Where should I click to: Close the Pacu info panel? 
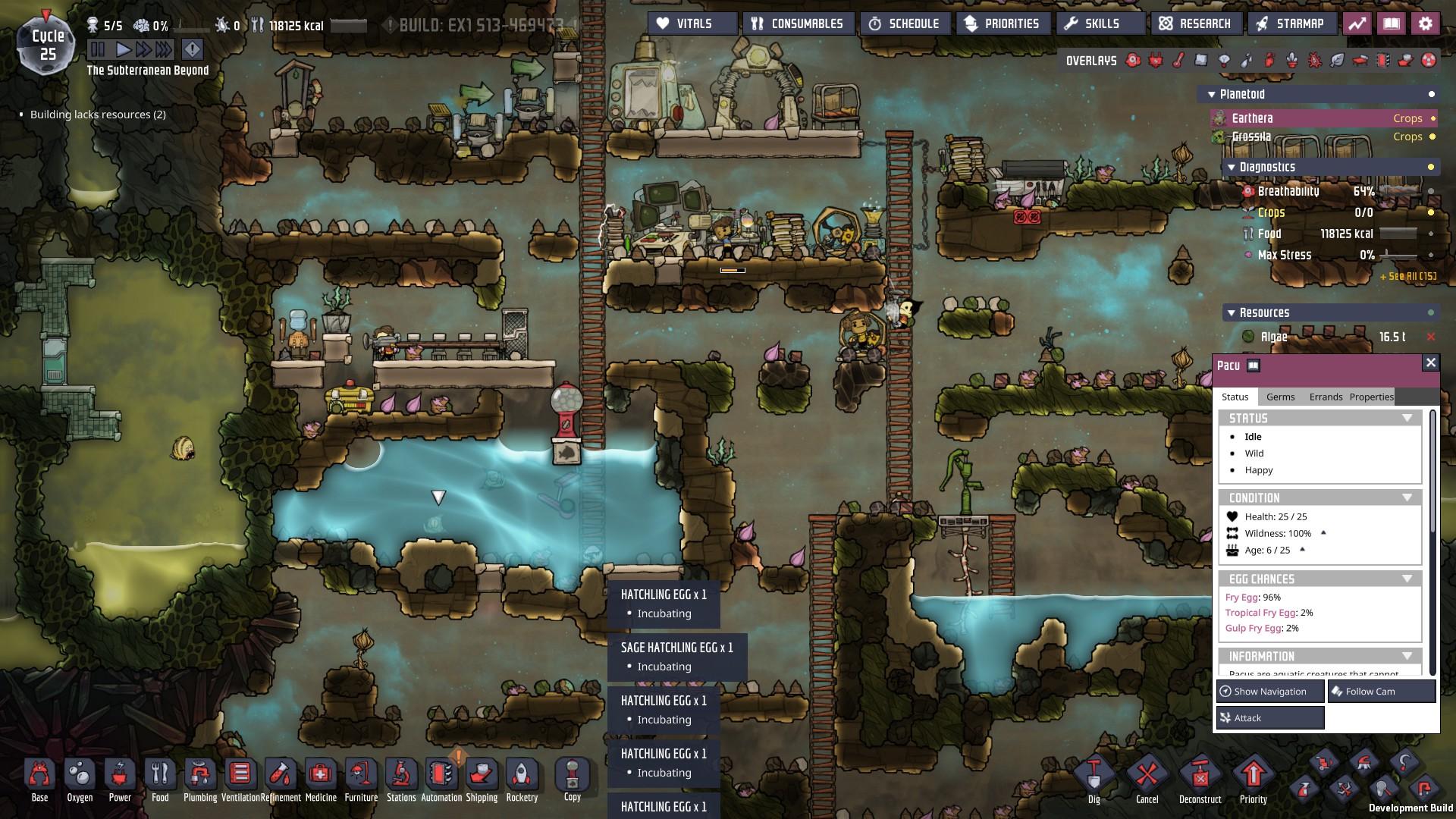1430,362
